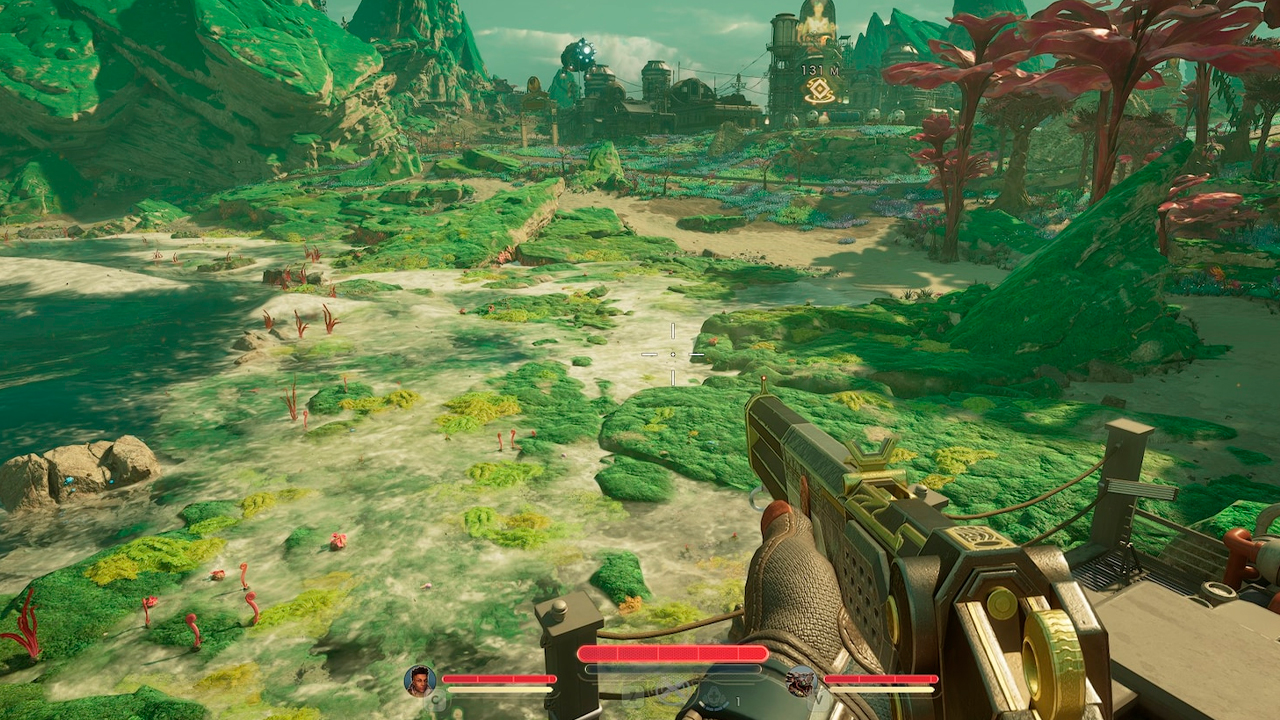Click the inhaler count number 1
Screen dimensions: 1280x720
[737, 701]
